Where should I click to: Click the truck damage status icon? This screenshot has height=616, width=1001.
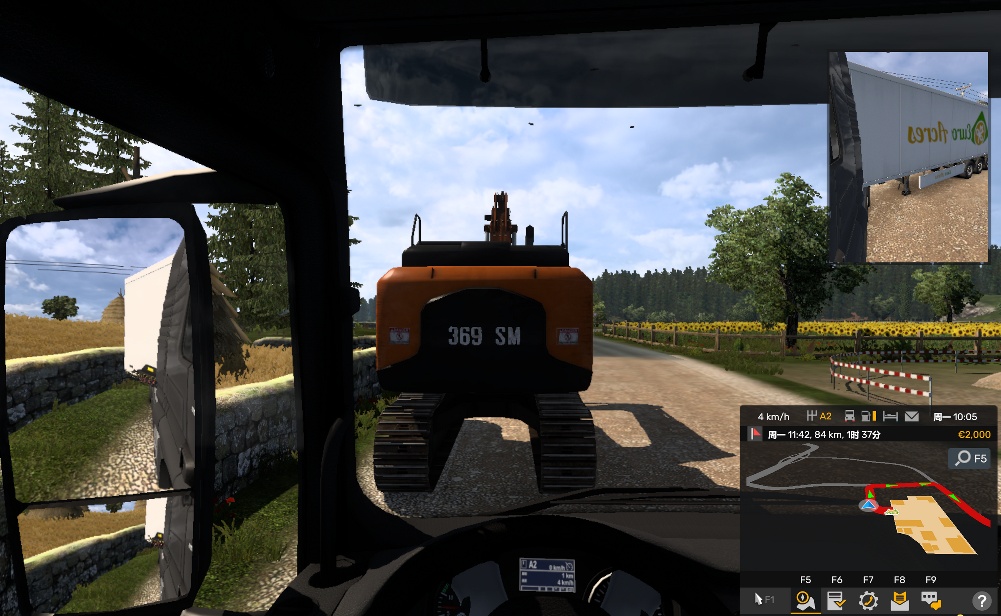tap(850, 416)
